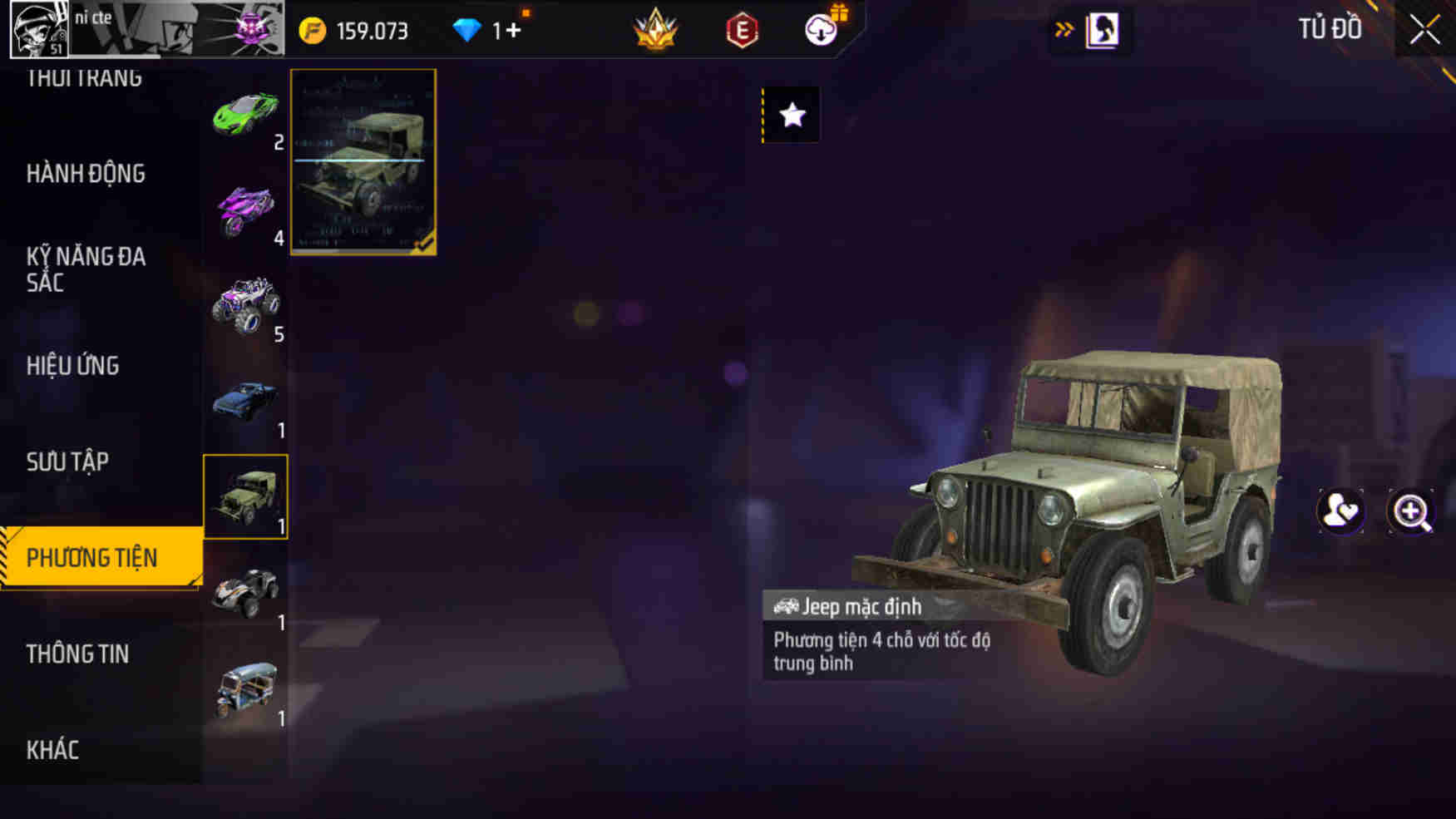
Task: Open the rank badge icon
Action: pyautogui.click(x=656, y=27)
